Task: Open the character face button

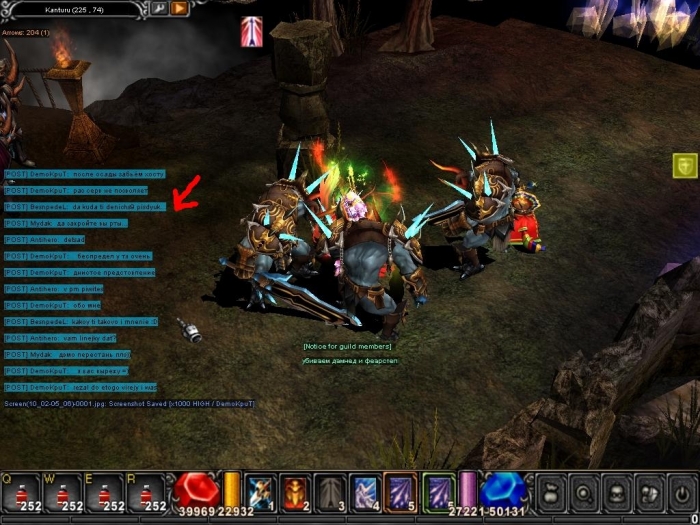Action: point(617,493)
